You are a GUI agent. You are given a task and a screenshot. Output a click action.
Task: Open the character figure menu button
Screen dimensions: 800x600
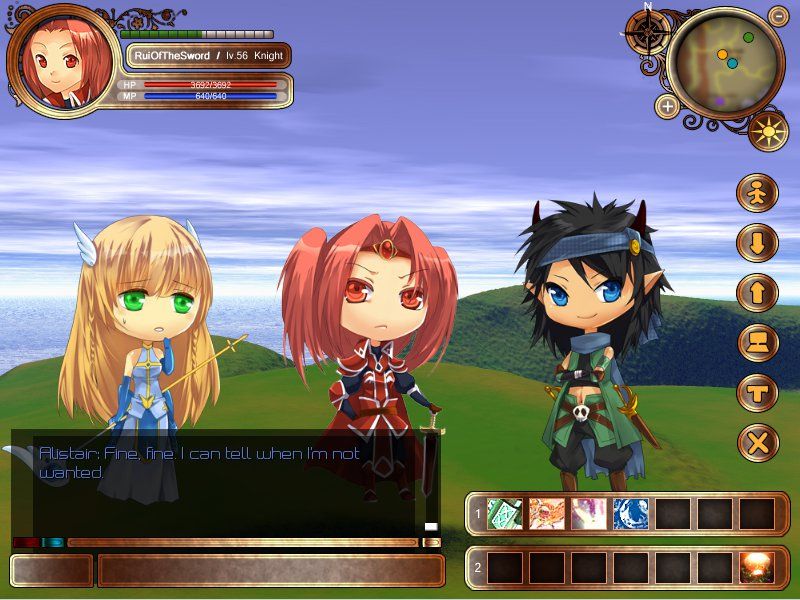[757, 193]
